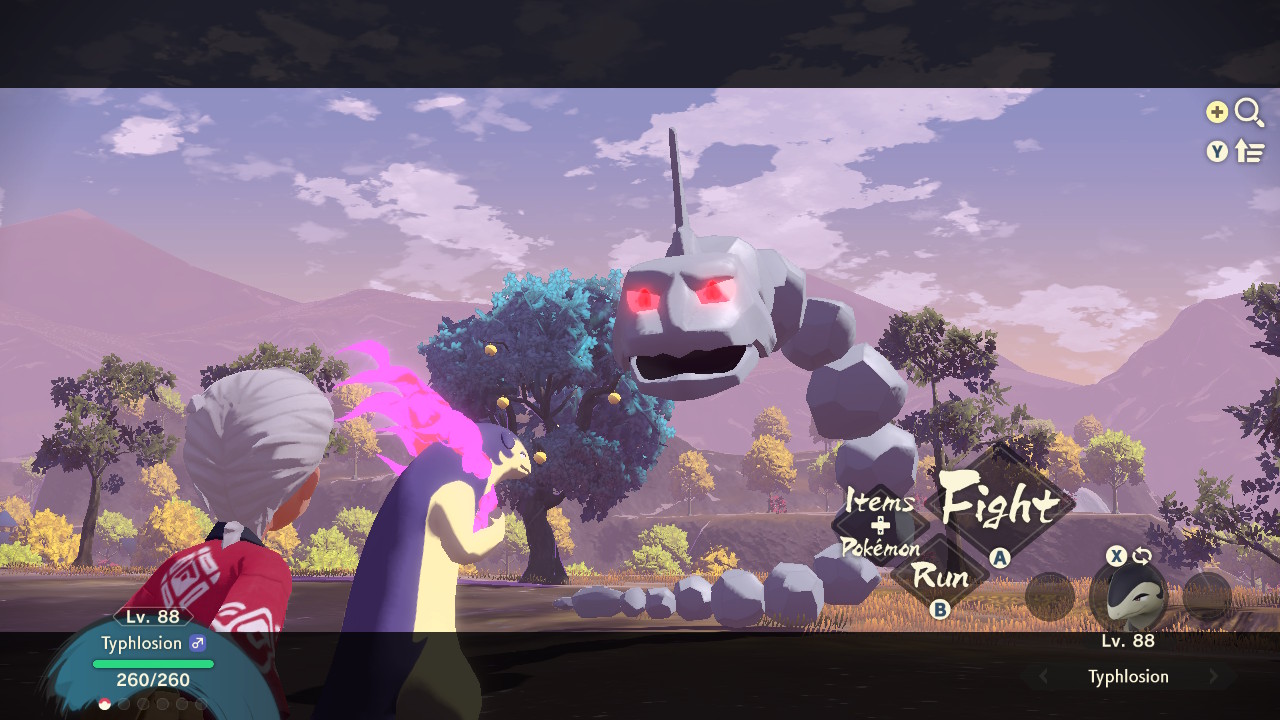The width and height of the screenshot is (1280, 720).
Task: Click Typhlosion's green HP bar
Action: (151, 663)
